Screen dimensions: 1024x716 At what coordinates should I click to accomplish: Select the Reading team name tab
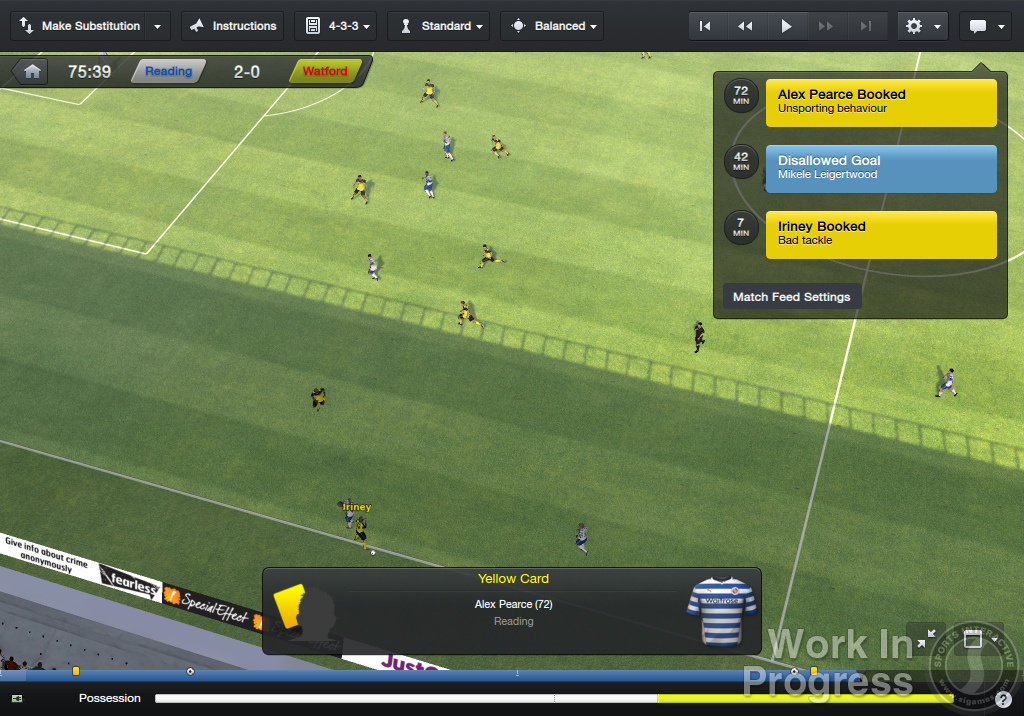[168, 71]
